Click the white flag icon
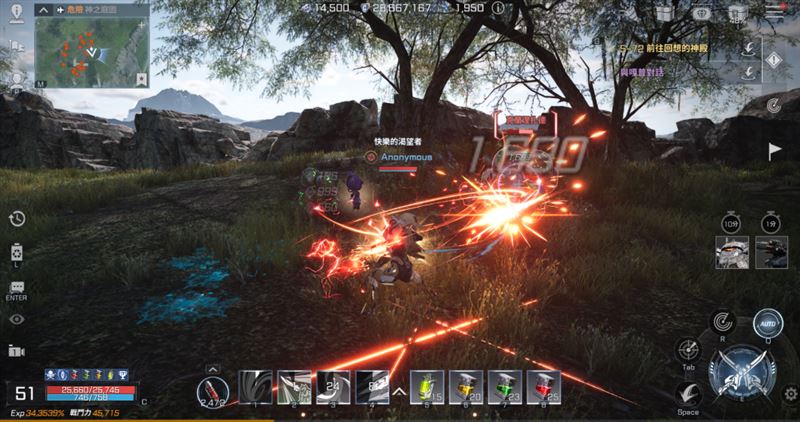The height and width of the screenshot is (422, 800). click(774, 151)
